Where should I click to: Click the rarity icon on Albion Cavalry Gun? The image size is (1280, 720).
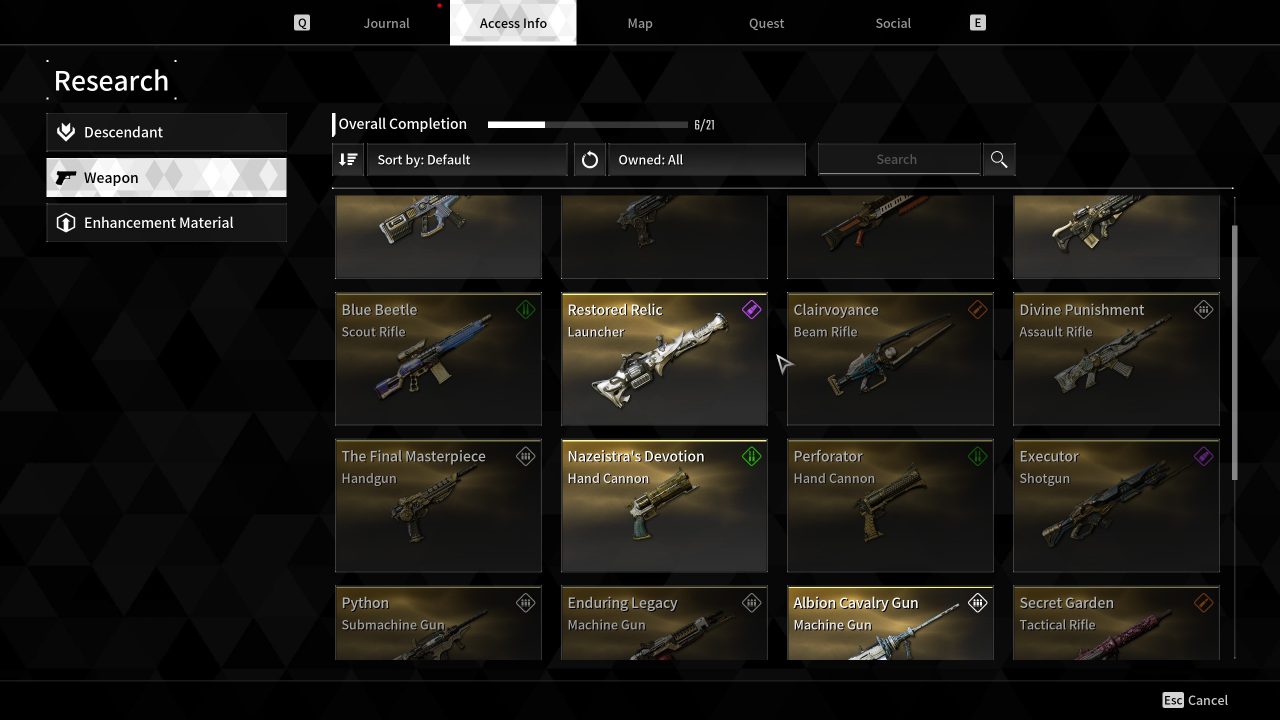point(978,603)
